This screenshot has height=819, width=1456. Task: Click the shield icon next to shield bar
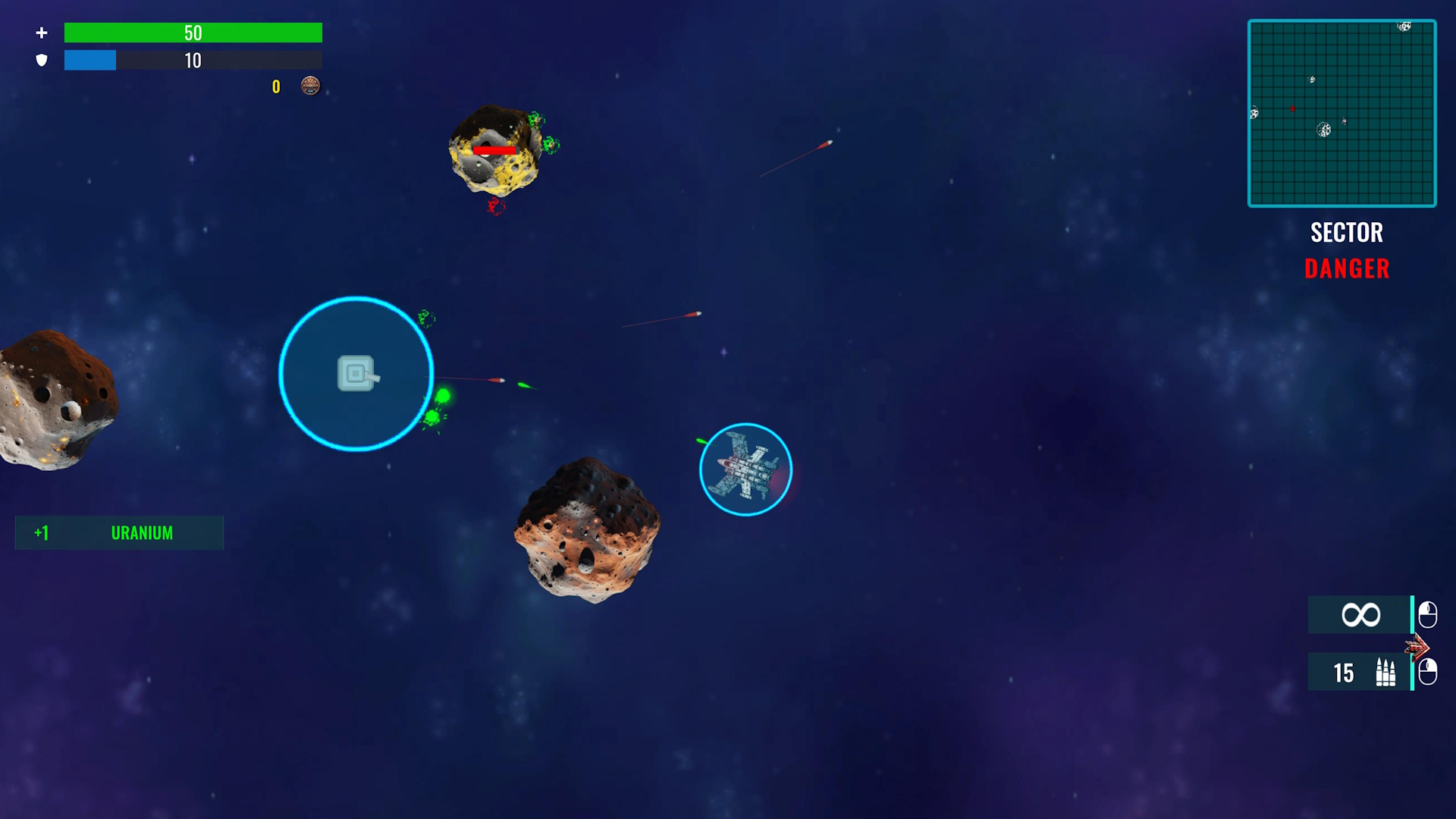tap(42, 60)
